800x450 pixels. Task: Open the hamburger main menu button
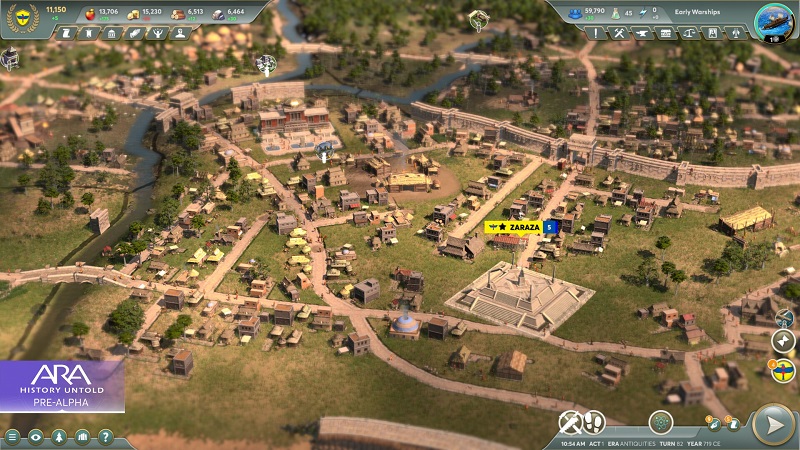click(13, 437)
